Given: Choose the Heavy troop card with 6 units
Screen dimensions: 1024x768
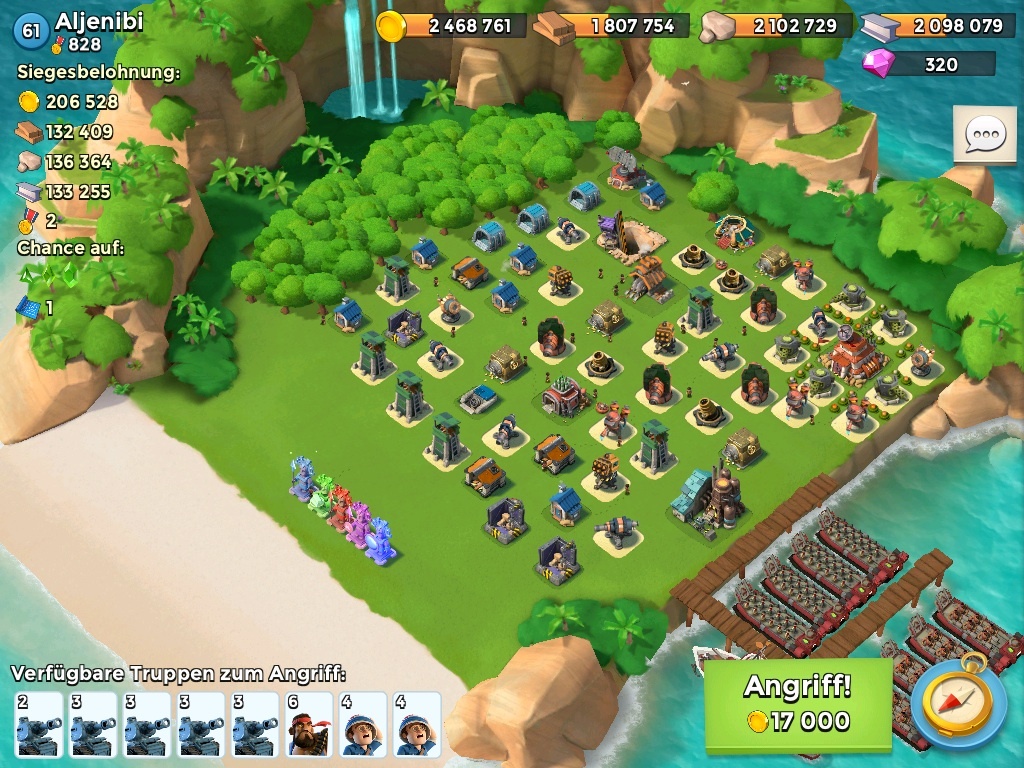Looking at the screenshot, I should 309,724.
